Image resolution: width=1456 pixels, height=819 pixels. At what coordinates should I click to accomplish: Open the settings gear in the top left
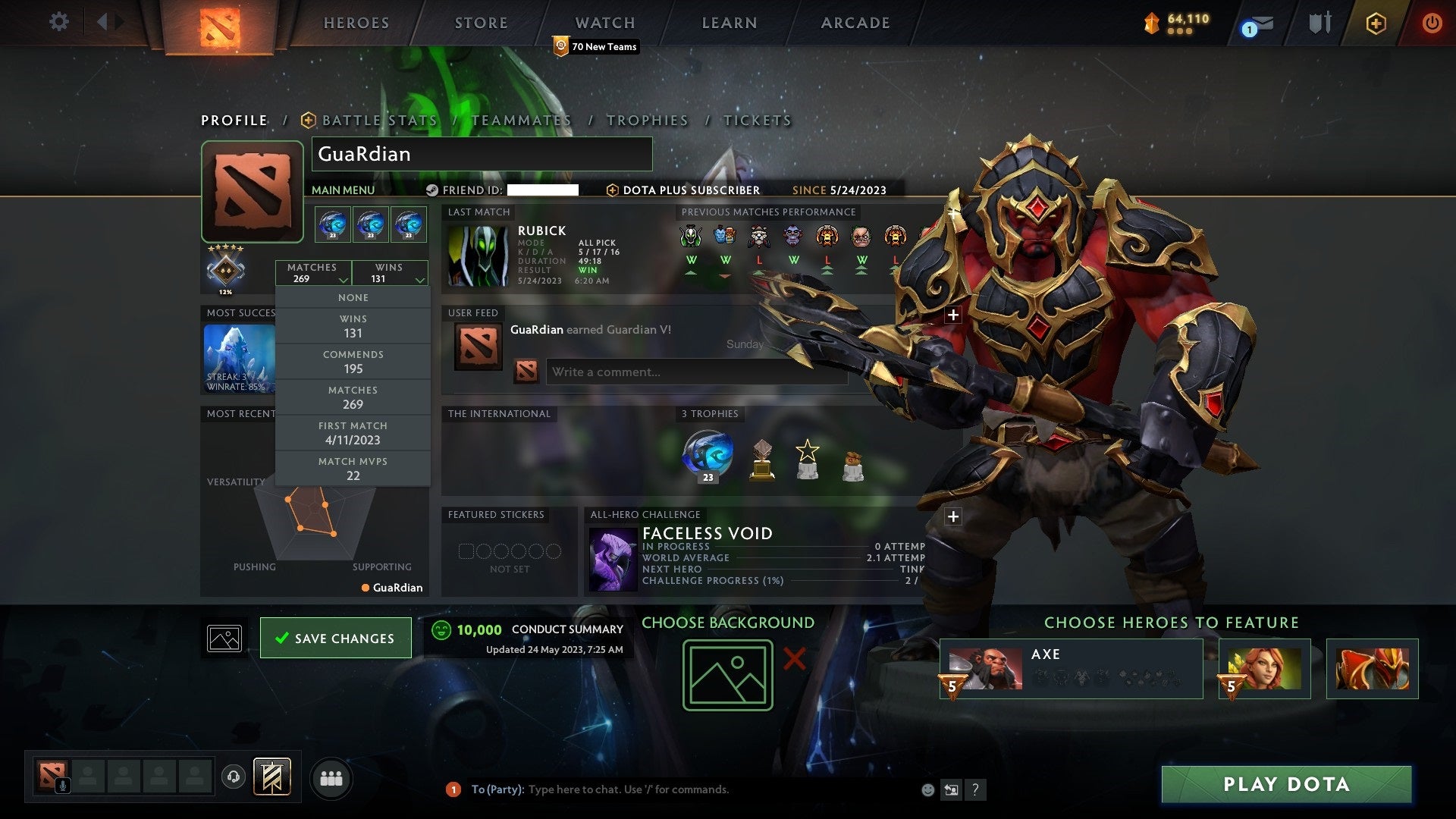tap(59, 23)
